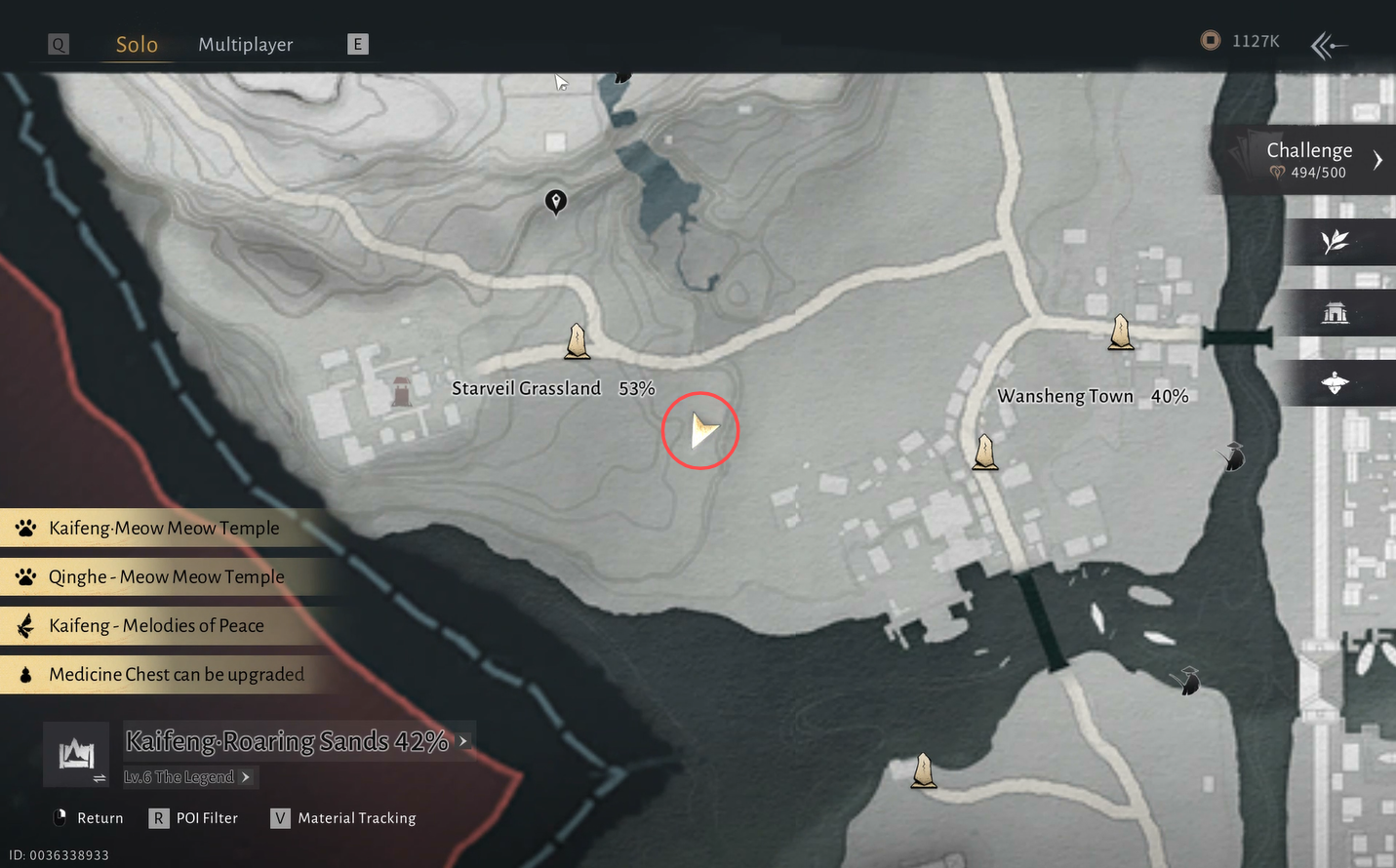Image resolution: width=1396 pixels, height=868 pixels.
Task: Open the pavilion building side button
Action: tap(1335, 313)
